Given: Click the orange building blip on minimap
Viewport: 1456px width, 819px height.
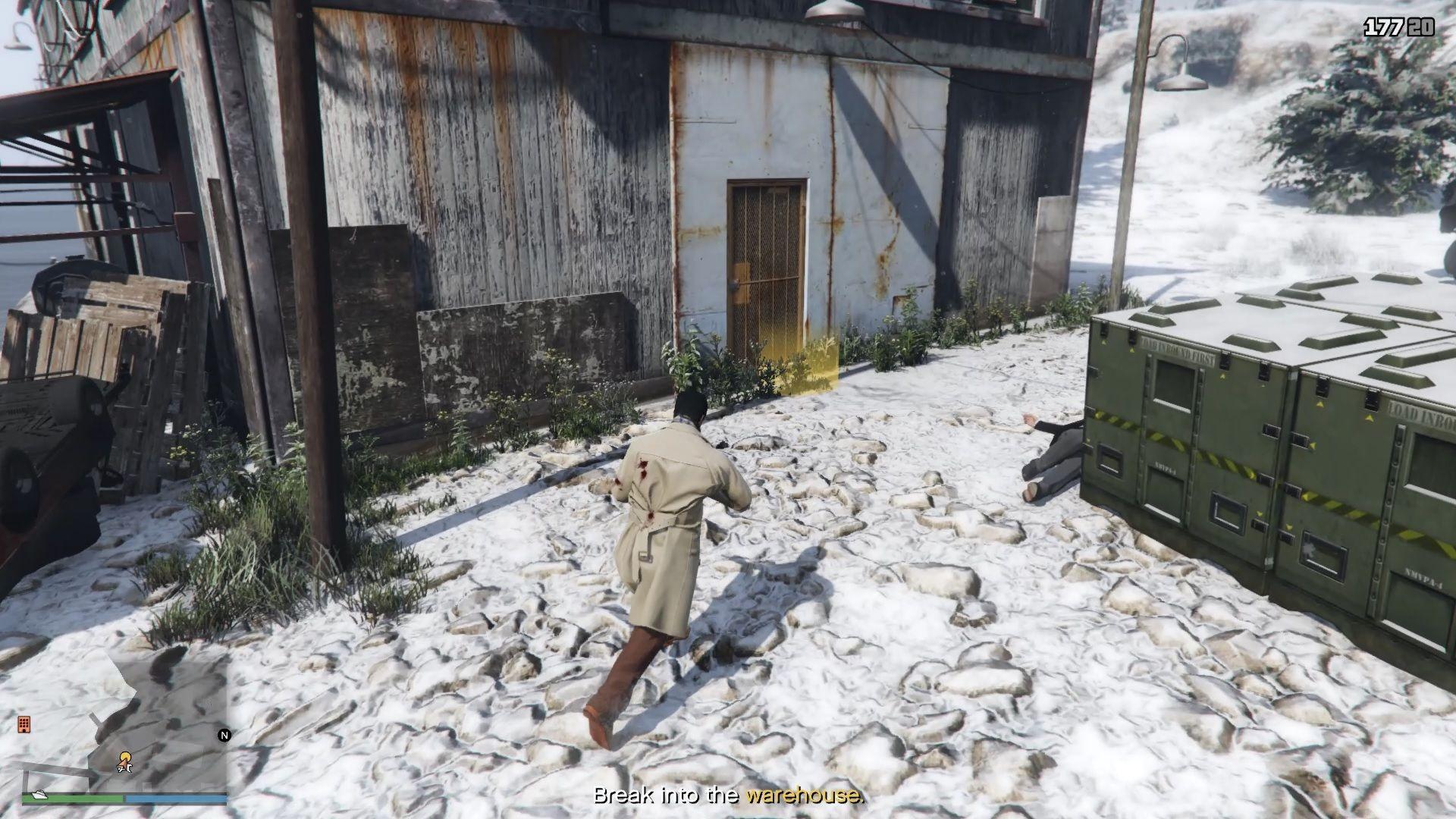Looking at the screenshot, I should 24,726.
